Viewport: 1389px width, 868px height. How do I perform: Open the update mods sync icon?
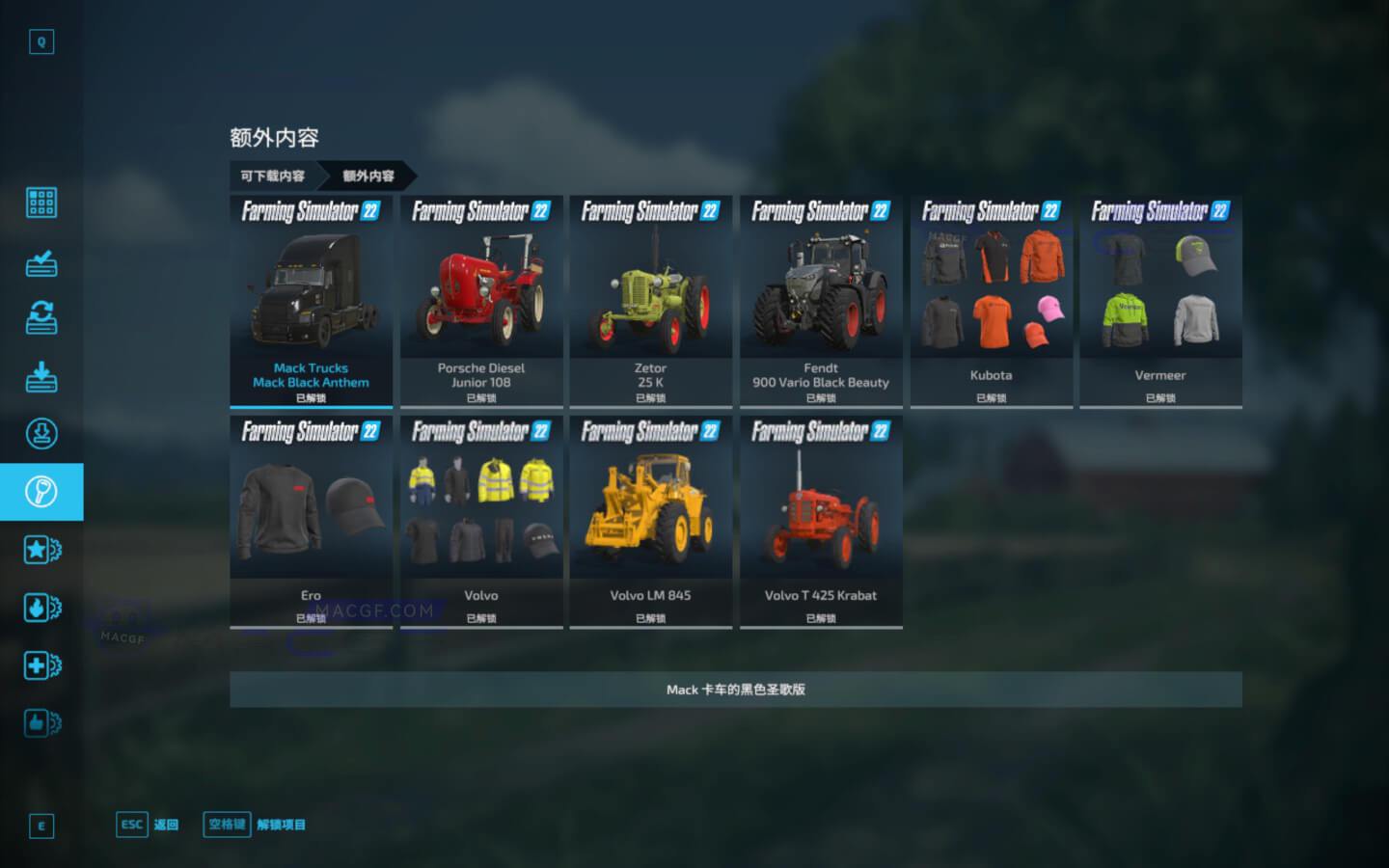(41, 319)
